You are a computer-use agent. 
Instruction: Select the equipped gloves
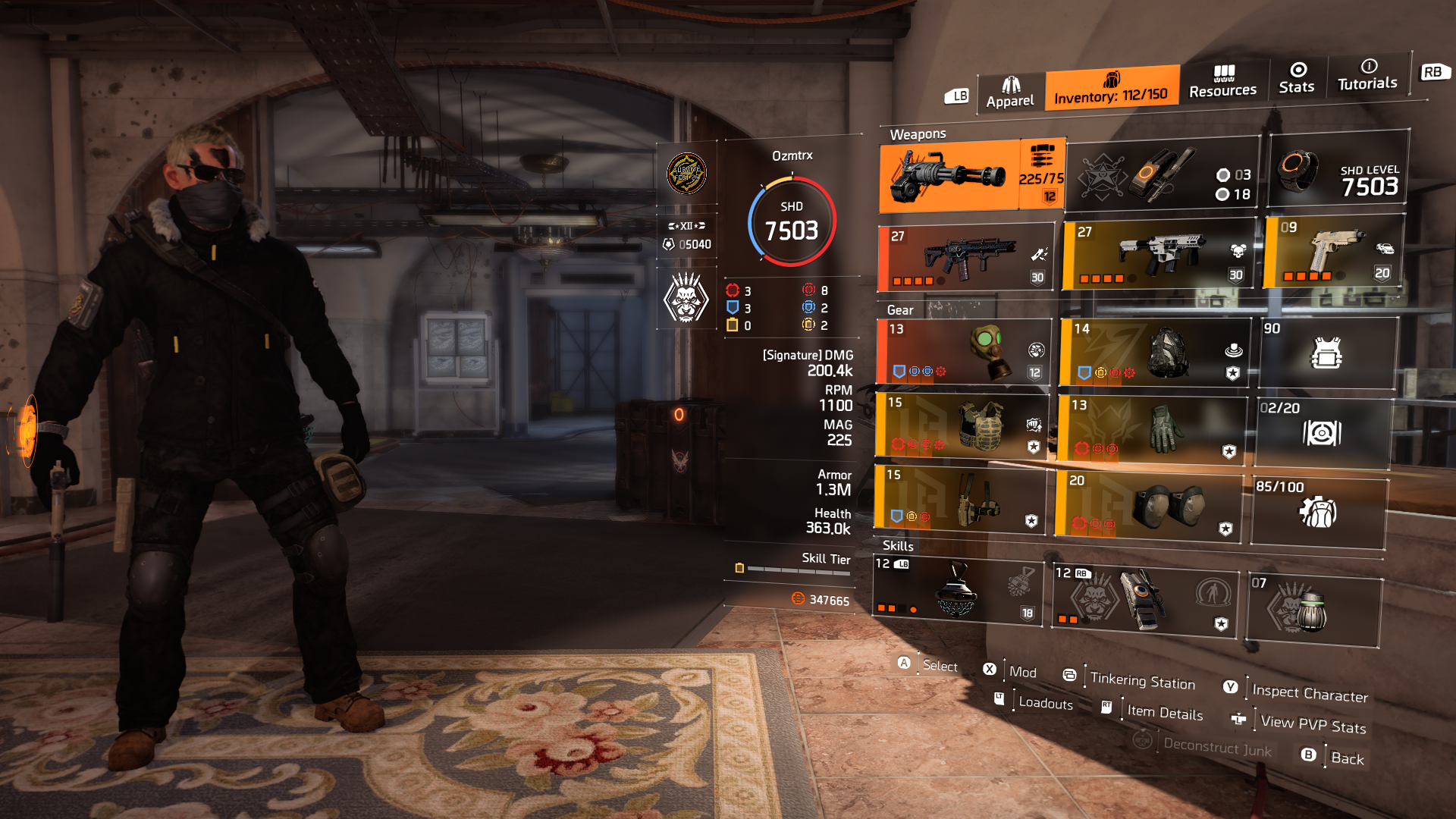click(x=1153, y=428)
